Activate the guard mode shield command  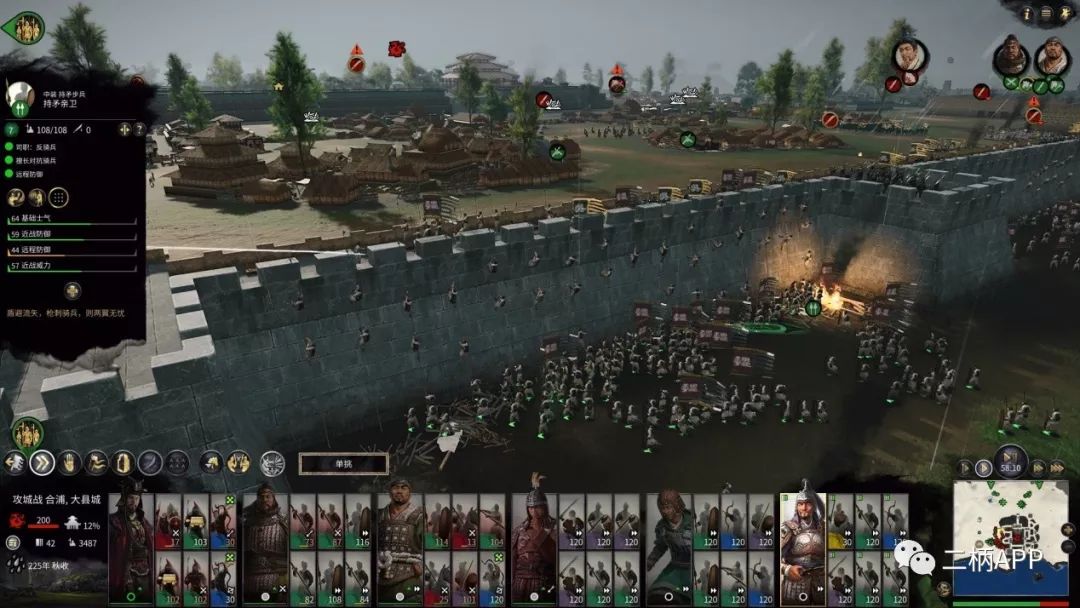123,462
